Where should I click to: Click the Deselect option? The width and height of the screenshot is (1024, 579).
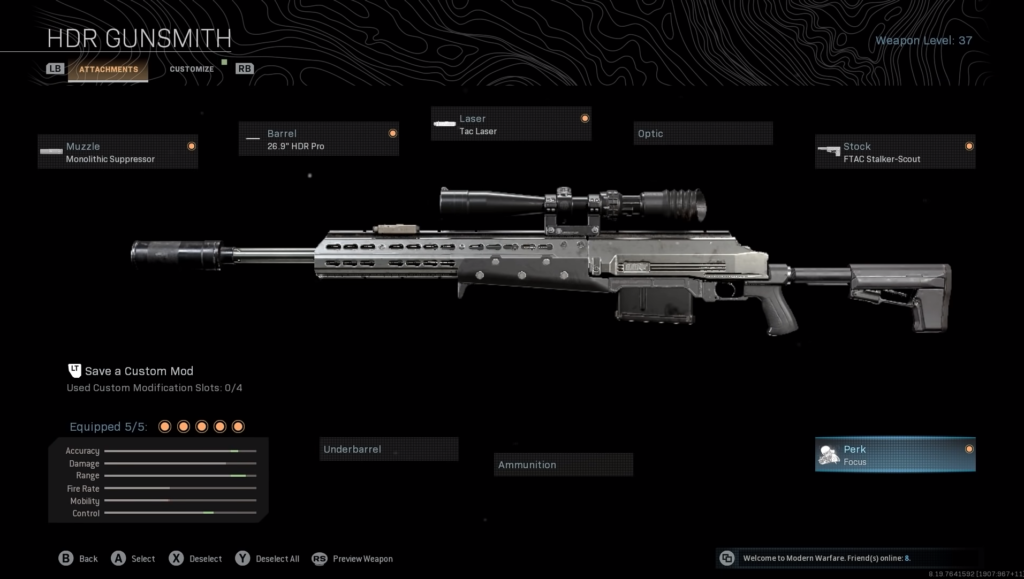click(197, 559)
